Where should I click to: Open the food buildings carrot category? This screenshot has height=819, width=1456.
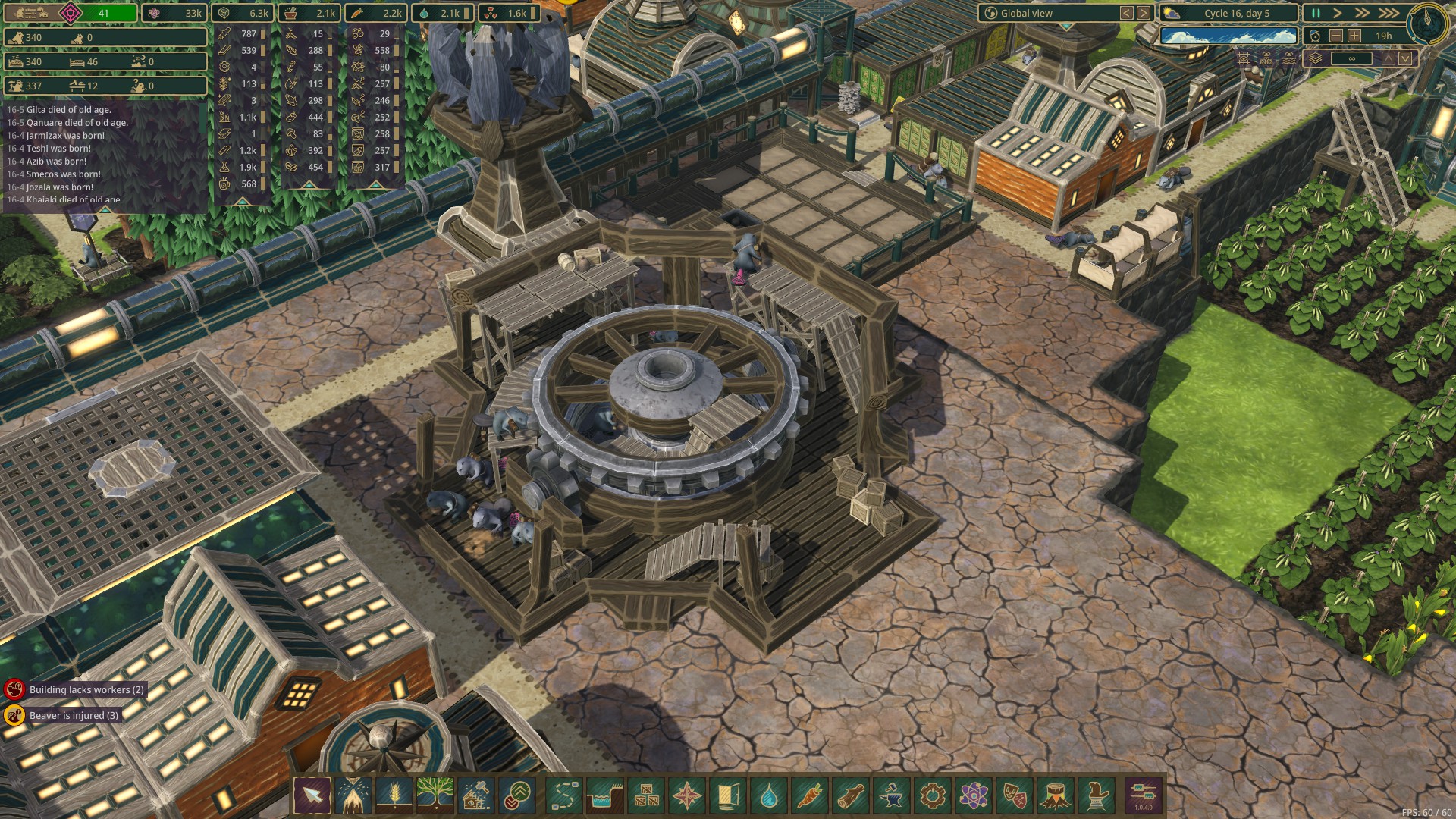pos(809,796)
